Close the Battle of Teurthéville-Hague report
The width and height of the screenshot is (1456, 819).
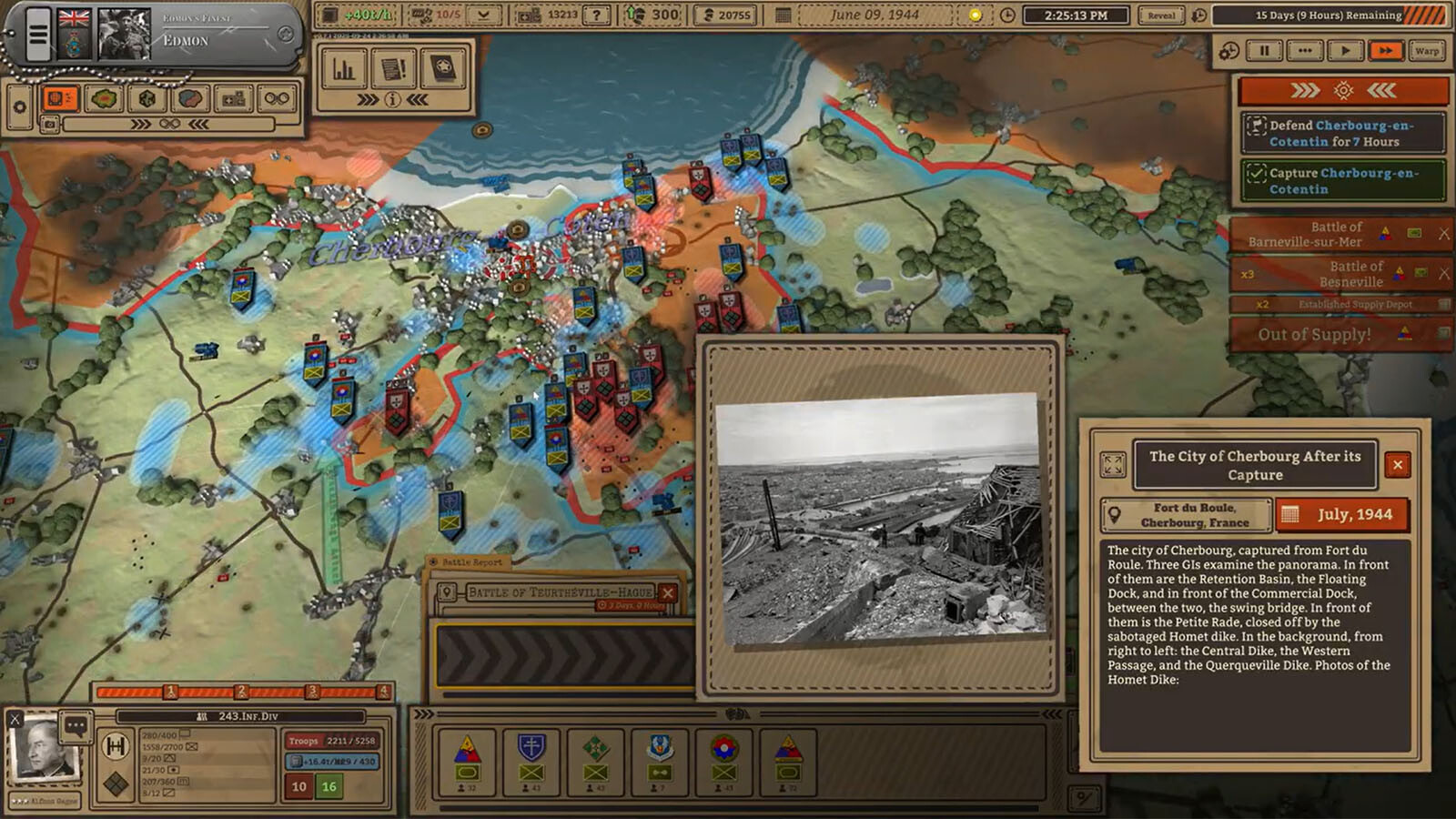tap(668, 593)
